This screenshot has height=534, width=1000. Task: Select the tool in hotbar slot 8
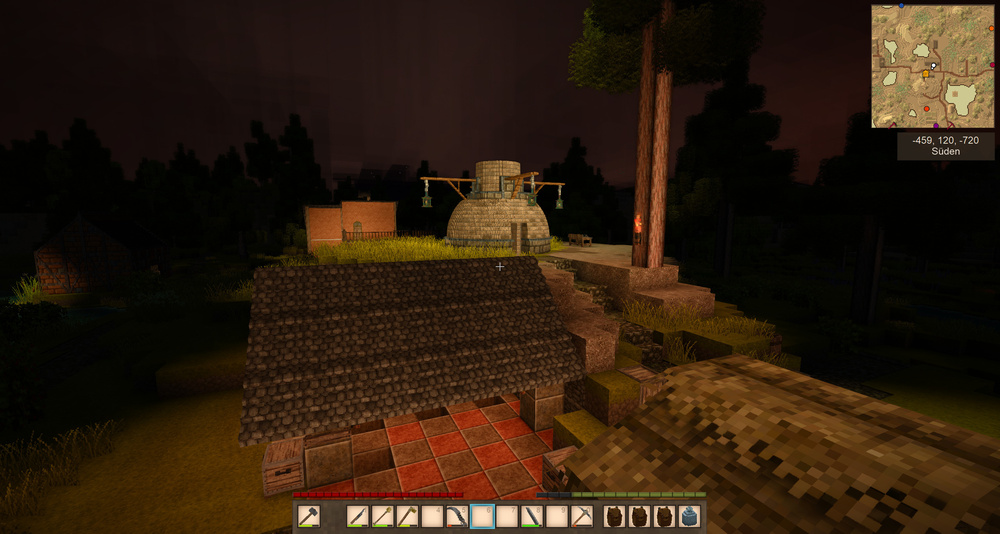click(532, 516)
